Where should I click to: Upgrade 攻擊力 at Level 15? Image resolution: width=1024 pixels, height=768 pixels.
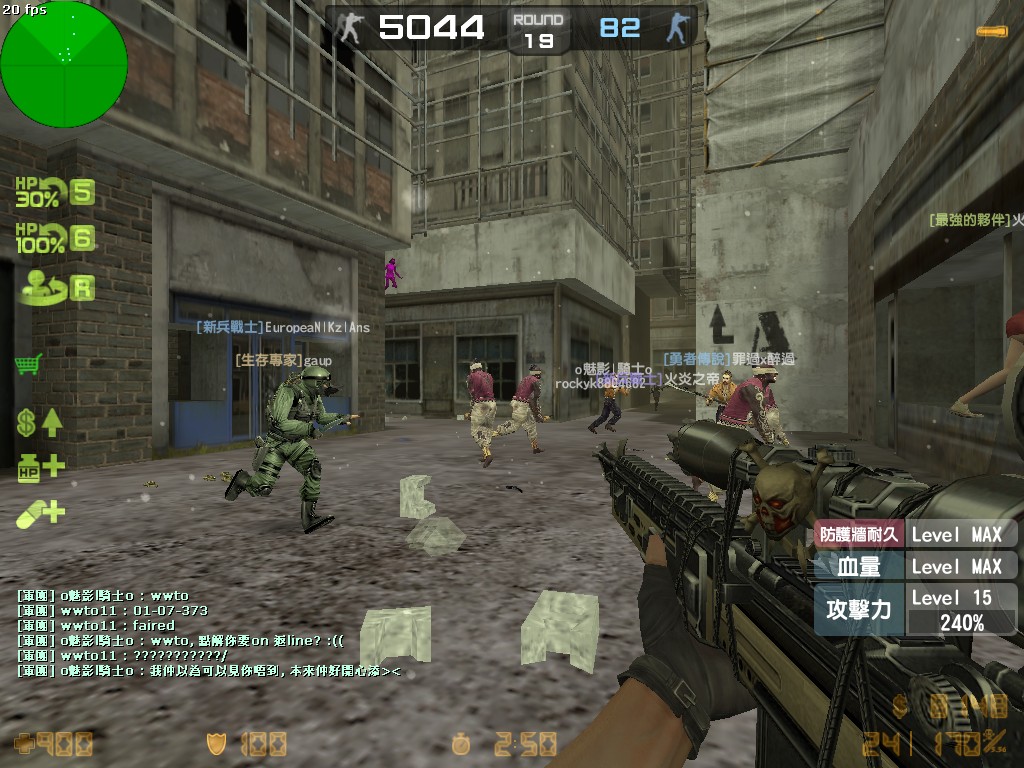tap(915, 609)
